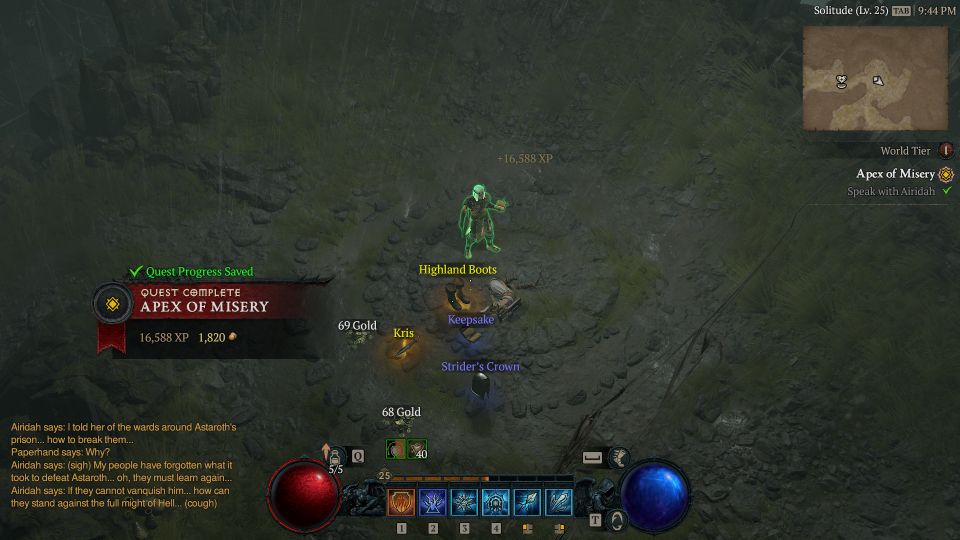
Task: Use the single frost bolt skill icon
Action: pos(527,502)
